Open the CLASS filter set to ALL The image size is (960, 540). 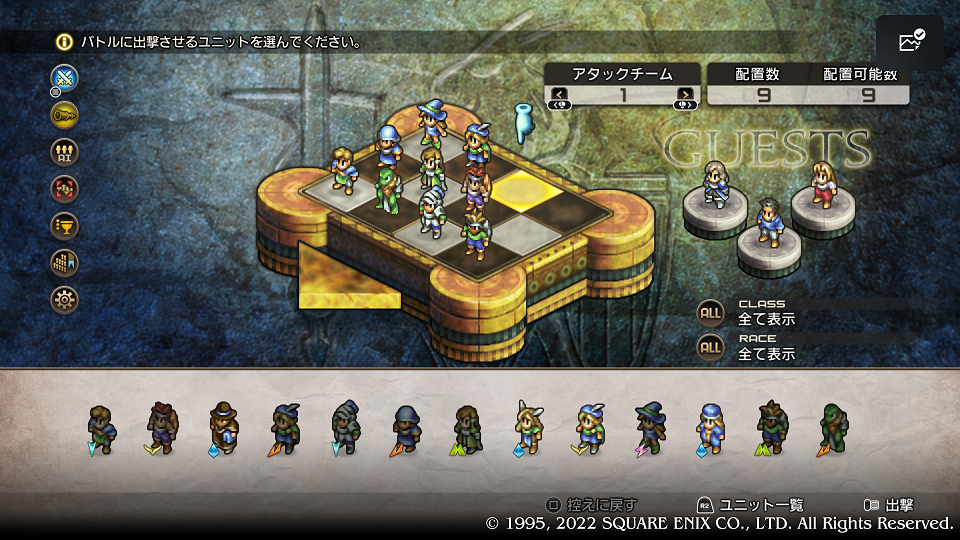(x=711, y=313)
